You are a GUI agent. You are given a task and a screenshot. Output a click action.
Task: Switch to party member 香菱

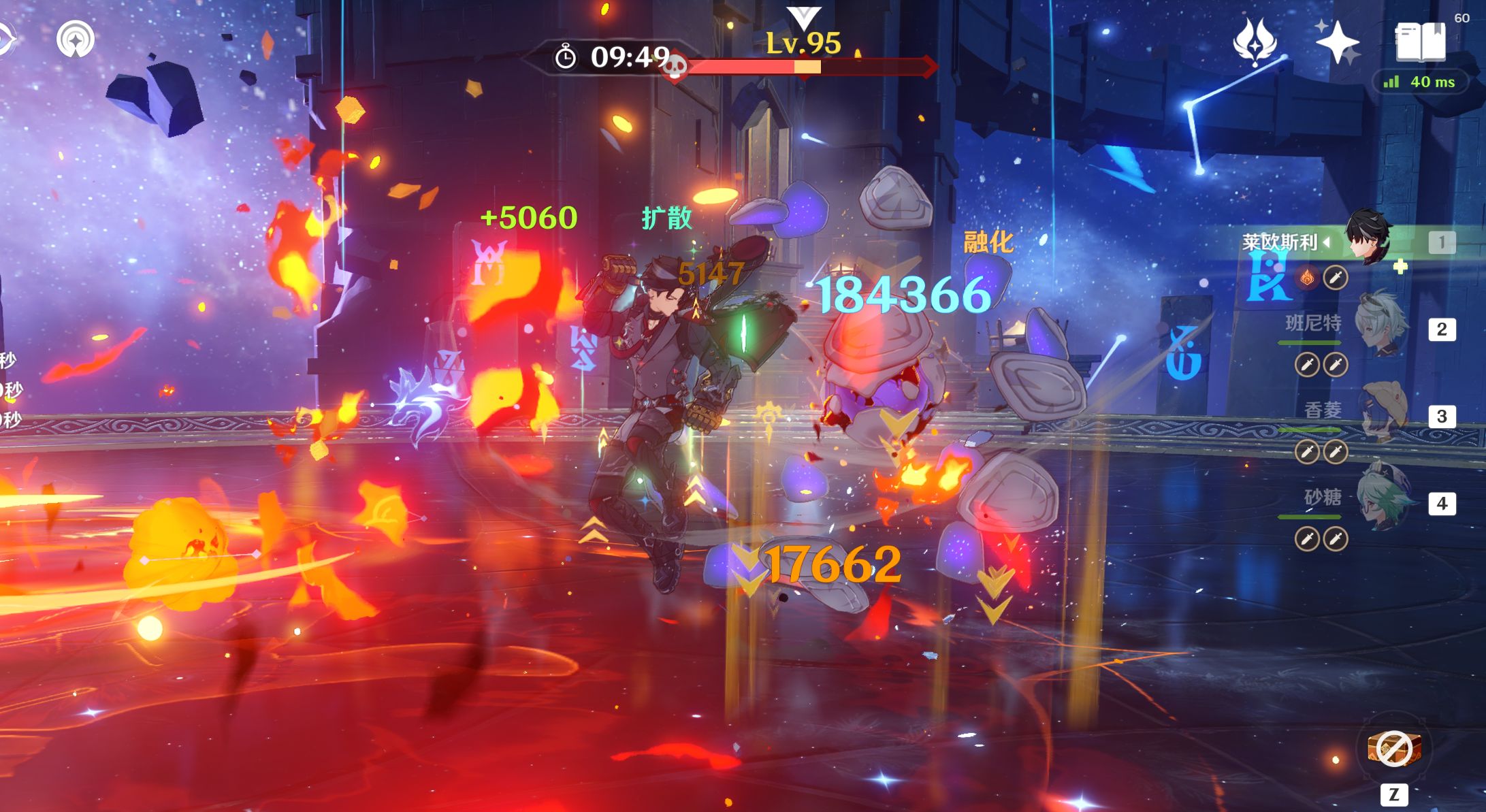pos(1382,415)
